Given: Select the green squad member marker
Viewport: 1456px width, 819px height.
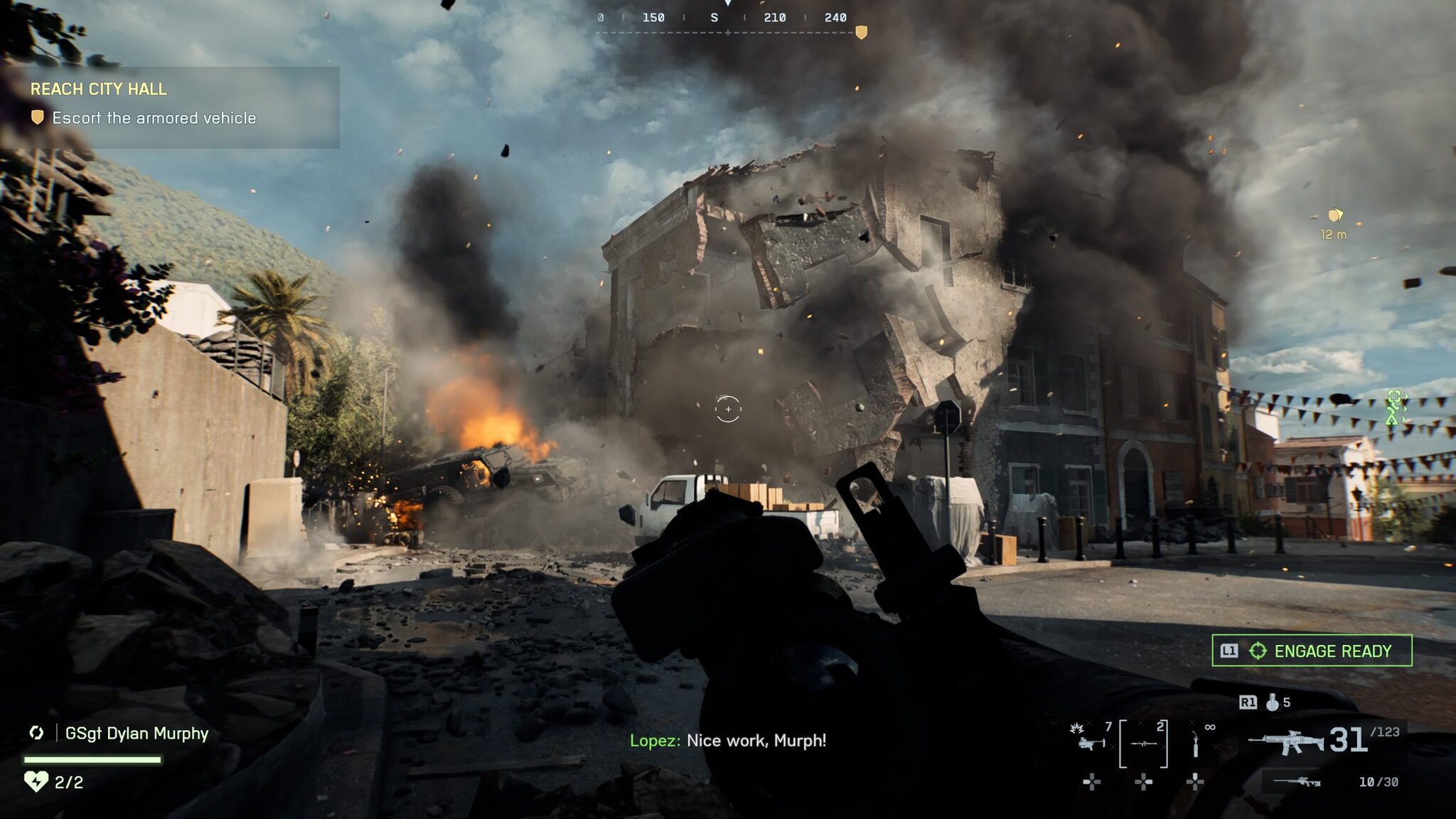Looking at the screenshot, I should click(1396, 407).
